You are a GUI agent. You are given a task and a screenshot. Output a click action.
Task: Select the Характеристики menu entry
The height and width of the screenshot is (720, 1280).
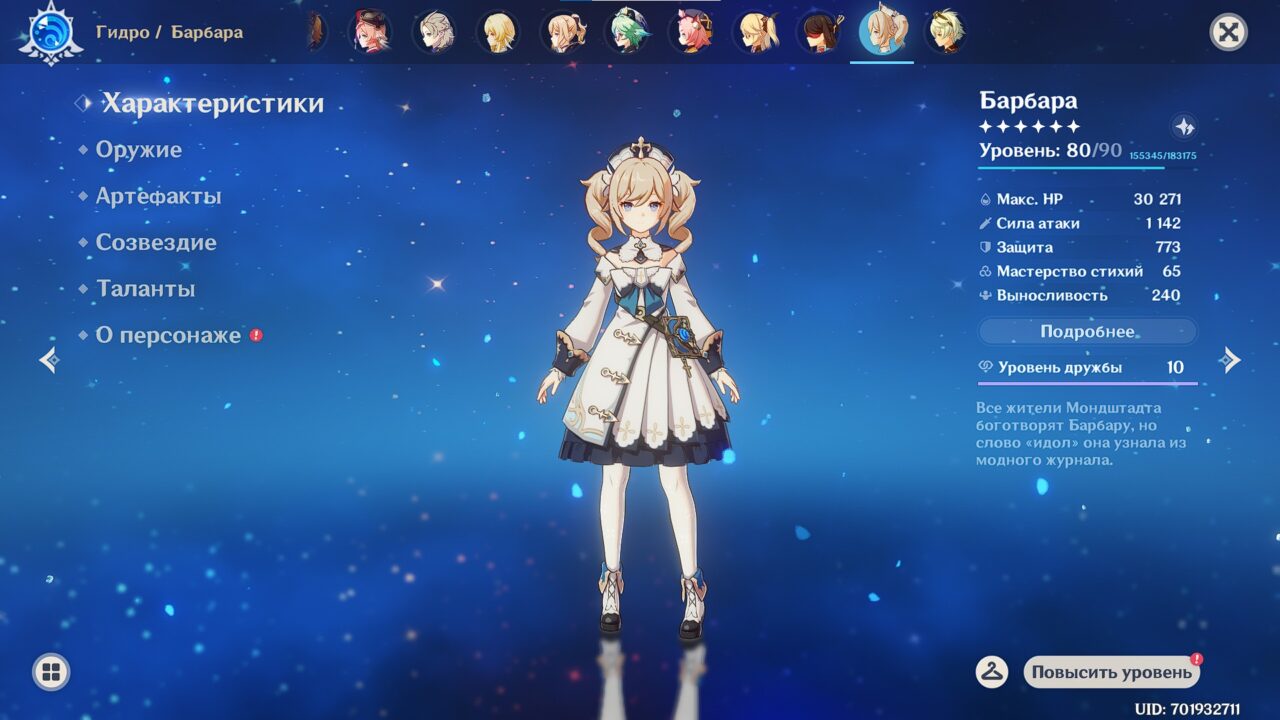[212, 103]
